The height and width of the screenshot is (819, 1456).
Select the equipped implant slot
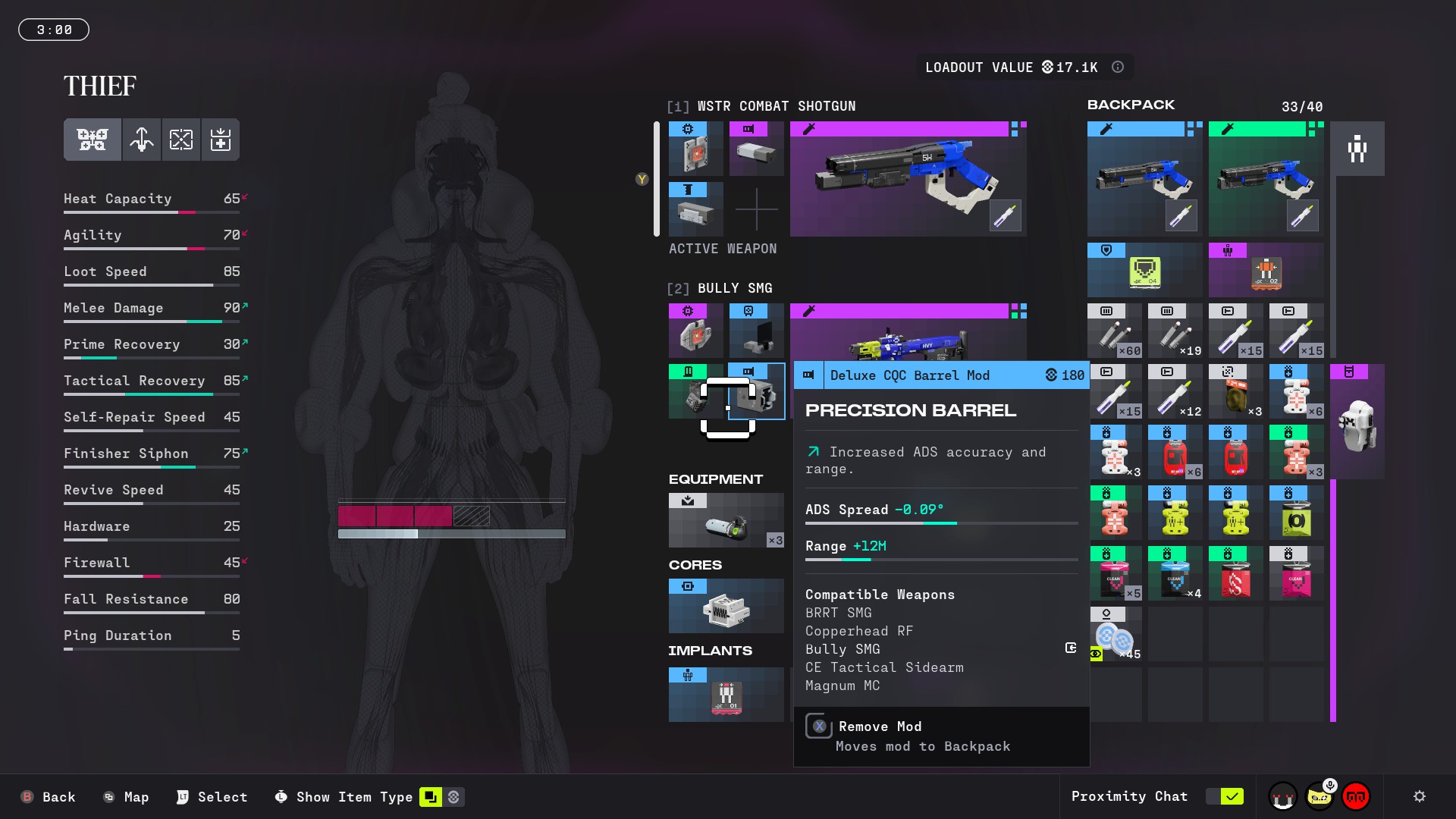point(726,694)
